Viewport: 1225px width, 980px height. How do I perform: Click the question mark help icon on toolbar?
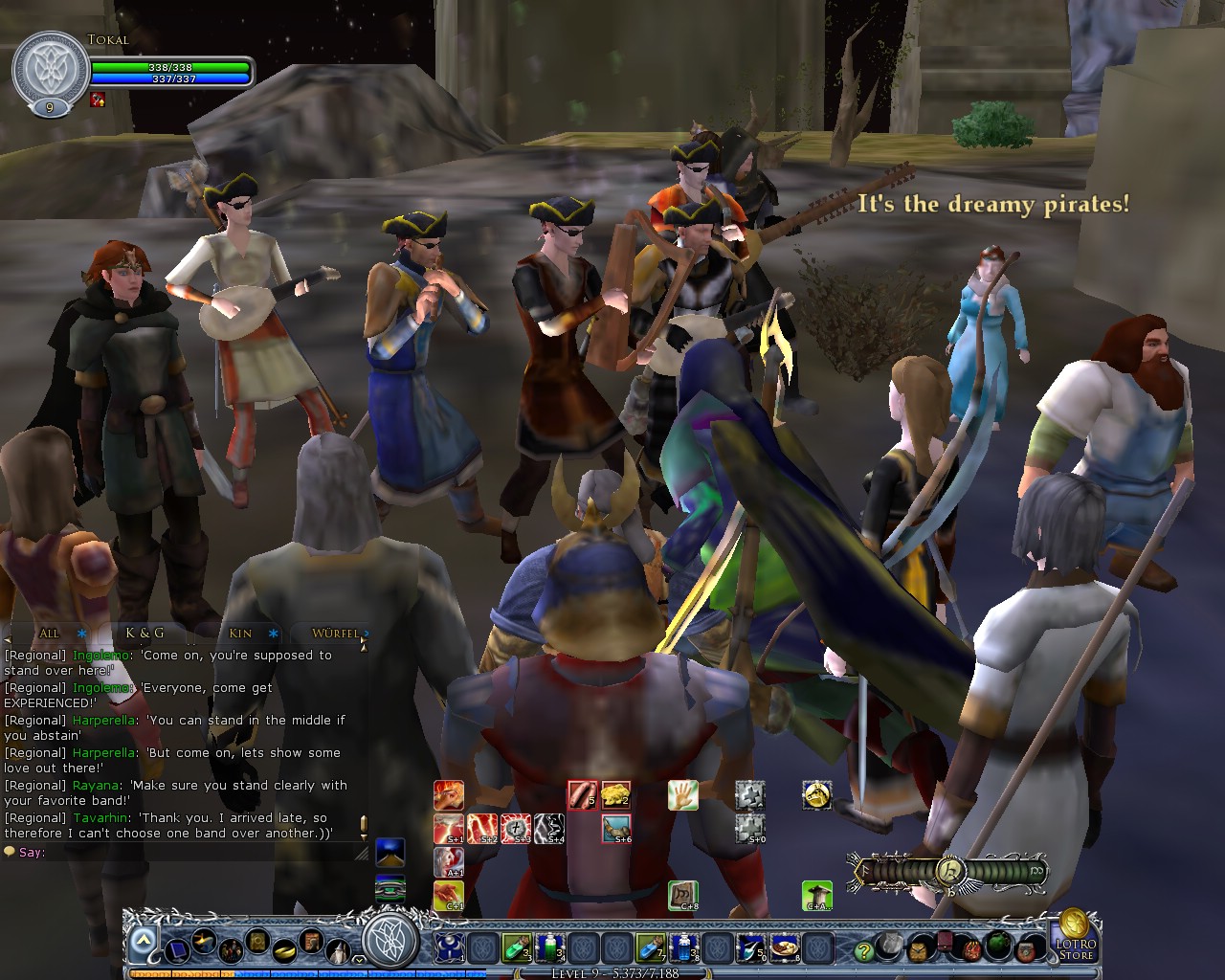[x=864, y=950]
